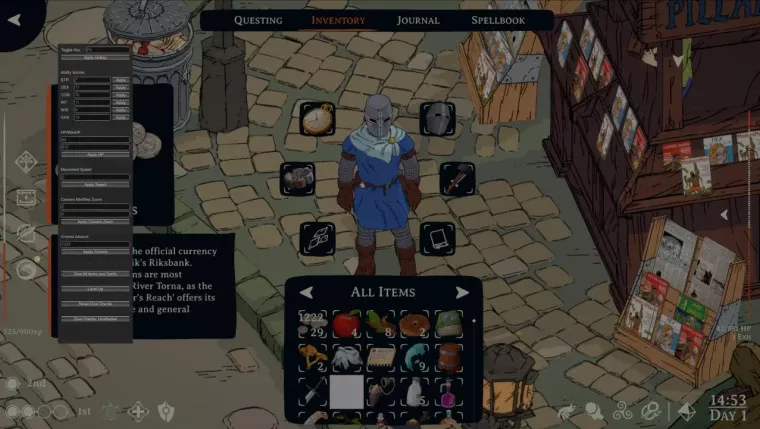
Task: Select the coins stack in inventory
Action: [x=312, y=324]
